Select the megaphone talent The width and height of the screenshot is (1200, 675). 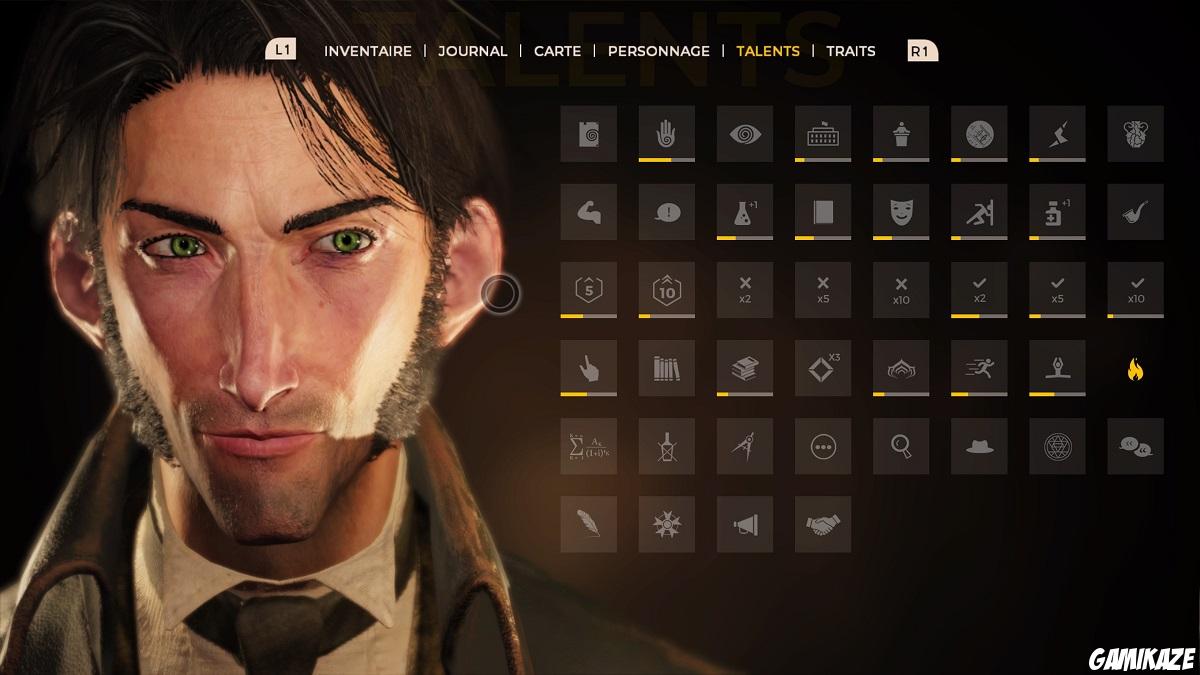click(x=745, y=524)
